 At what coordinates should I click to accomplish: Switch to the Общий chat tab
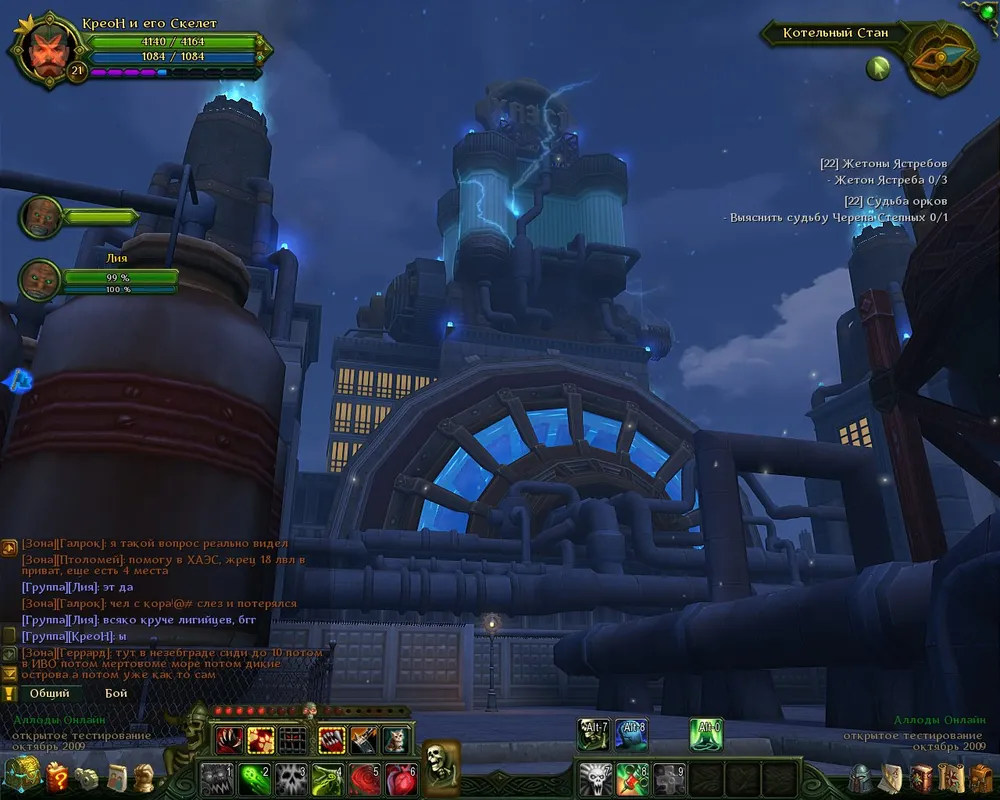click(x=49, y=692)
